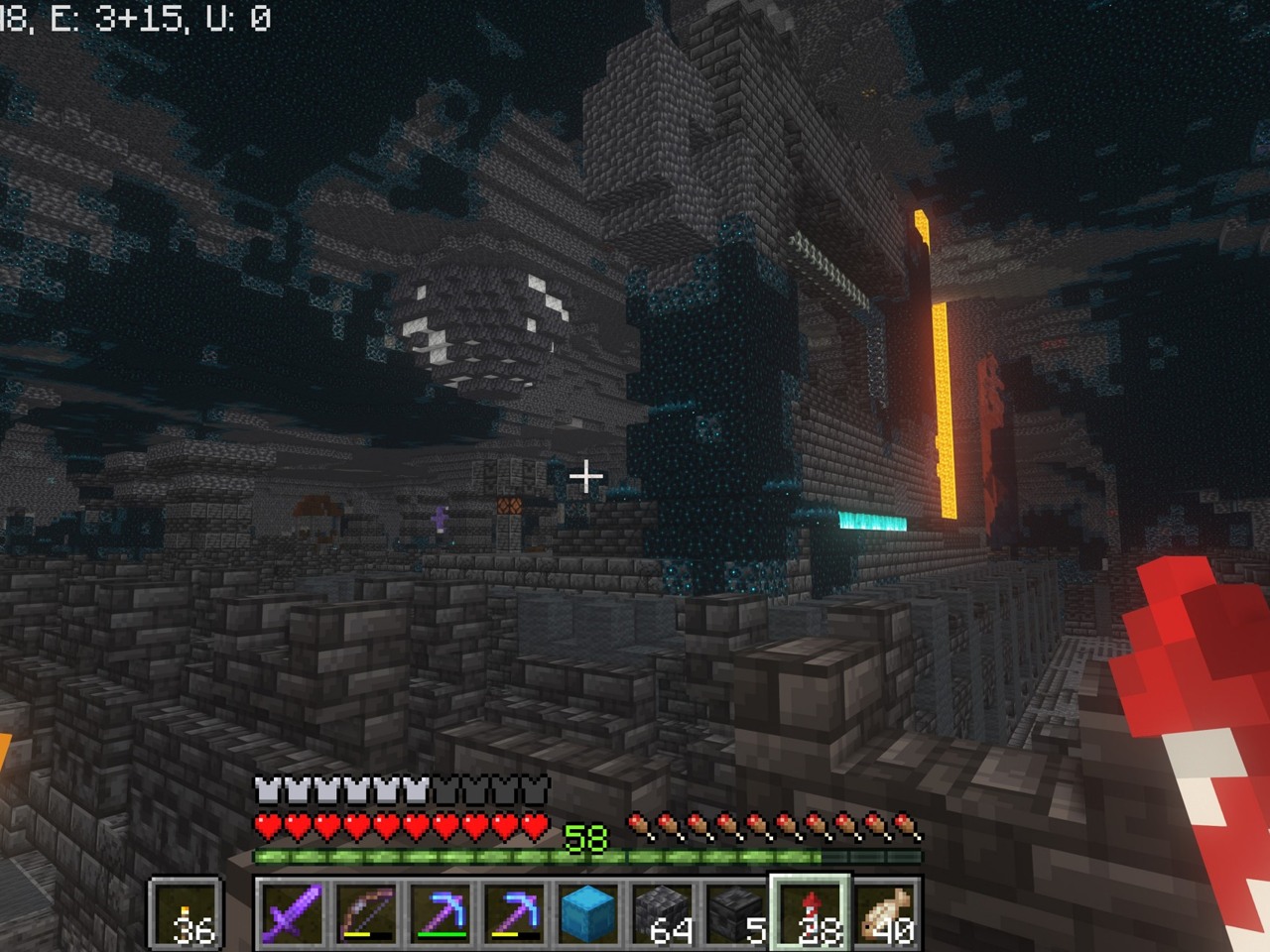
Task: Pick the dark block stack of 5
Action: (x=736, y=911)
